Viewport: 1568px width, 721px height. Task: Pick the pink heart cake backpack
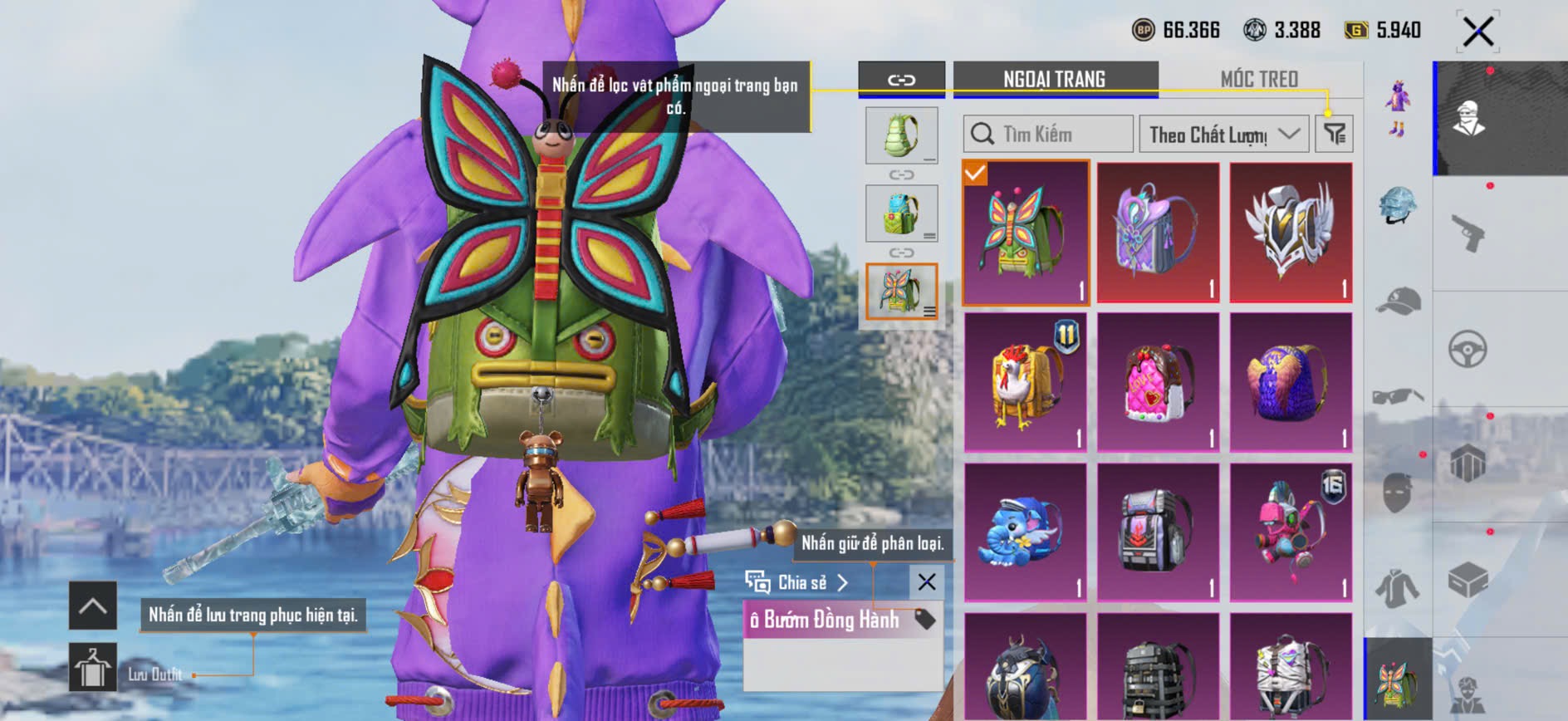[1159, 382]
